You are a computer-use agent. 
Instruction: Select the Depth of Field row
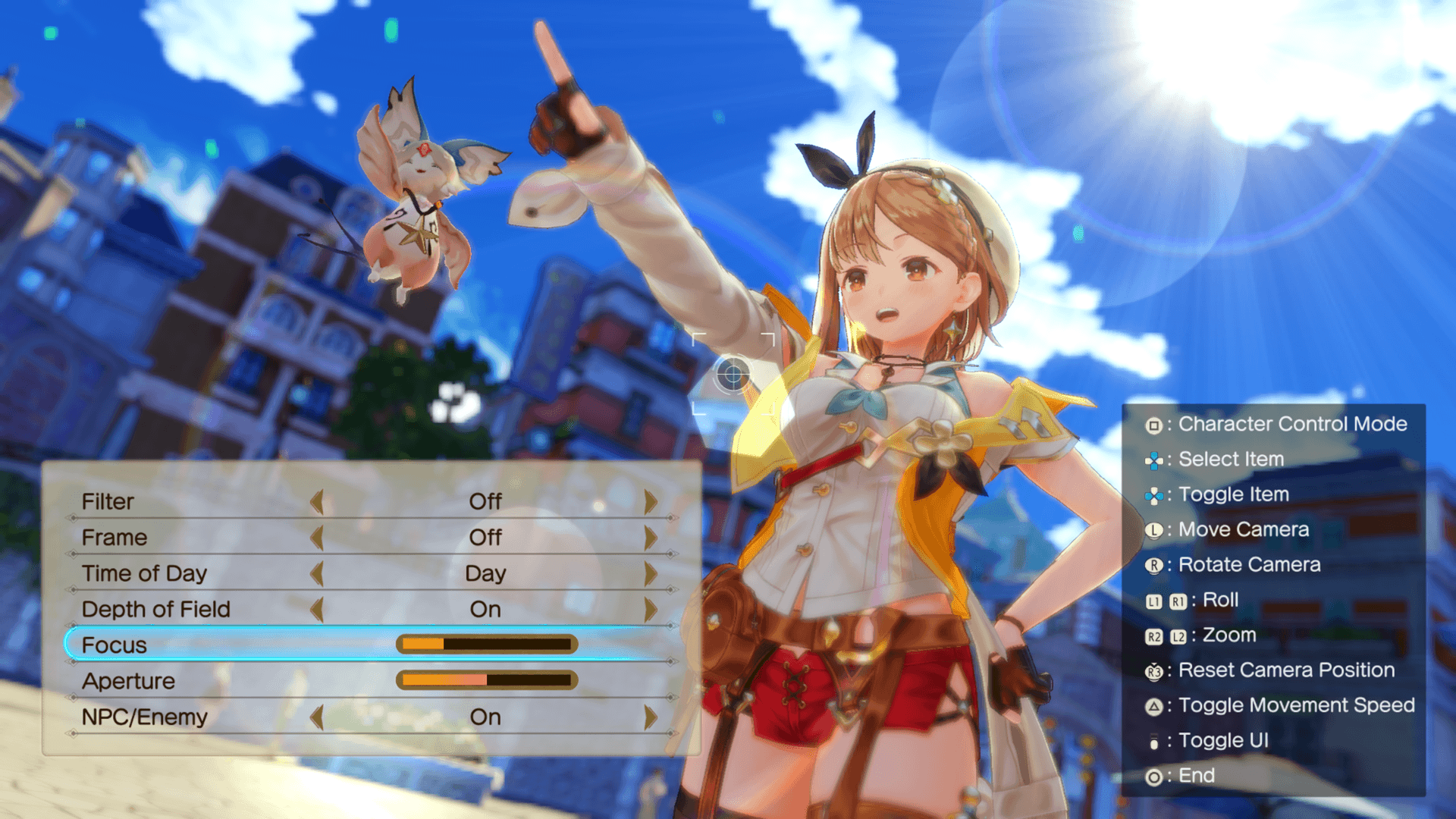(x=155, y=609)
